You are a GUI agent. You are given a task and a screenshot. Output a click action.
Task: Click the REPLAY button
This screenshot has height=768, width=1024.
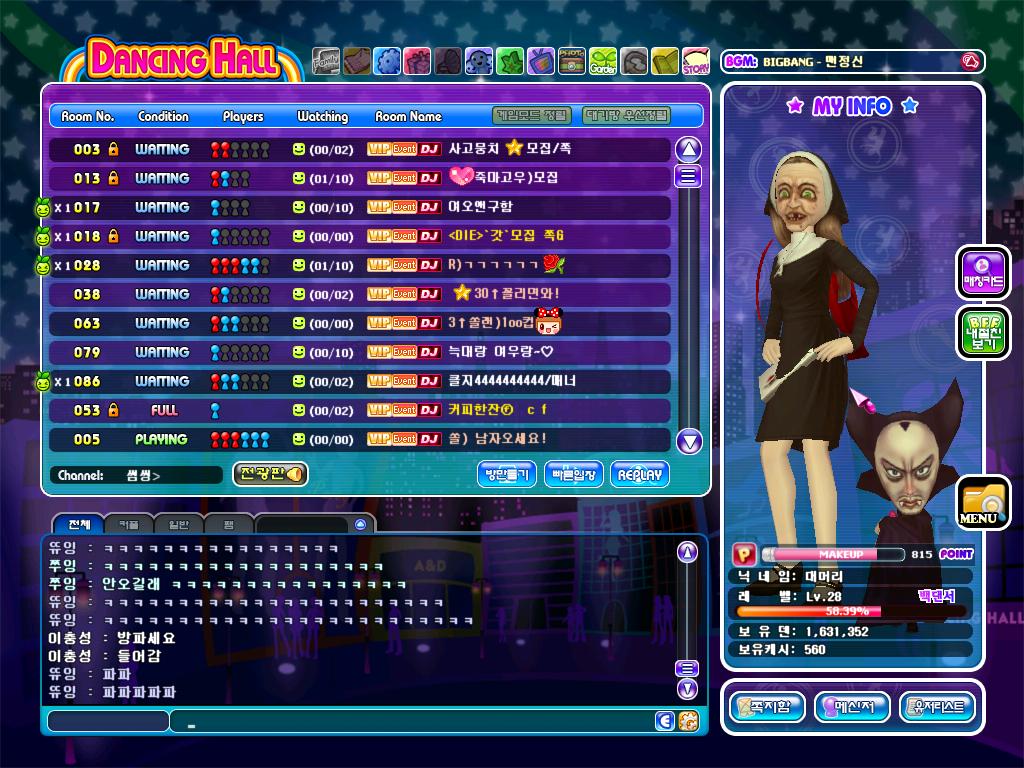coord(640,475)
